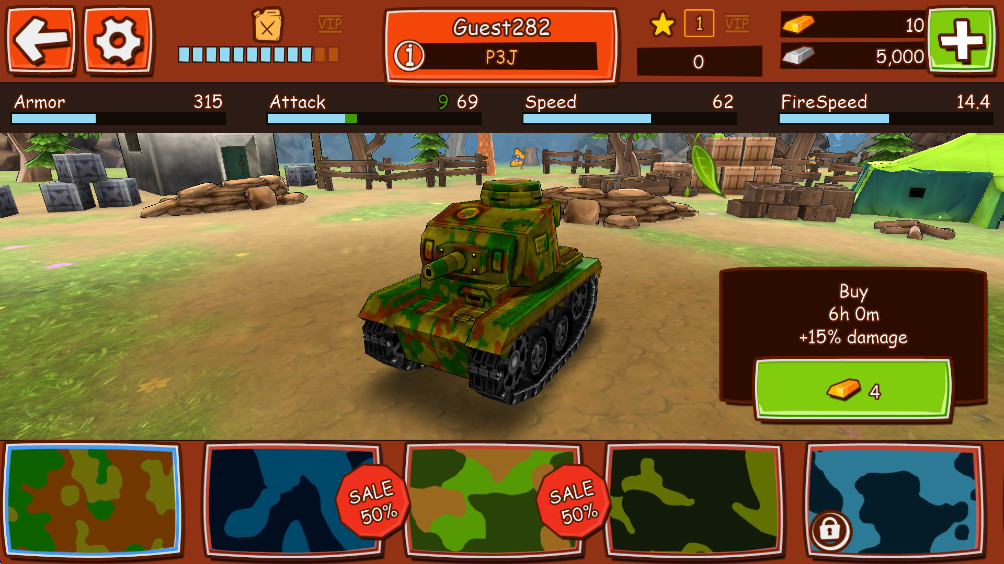Viewport: 1004px width, 564px height.
Task: Go back with the orange arrow button
Action: (41, 39)
